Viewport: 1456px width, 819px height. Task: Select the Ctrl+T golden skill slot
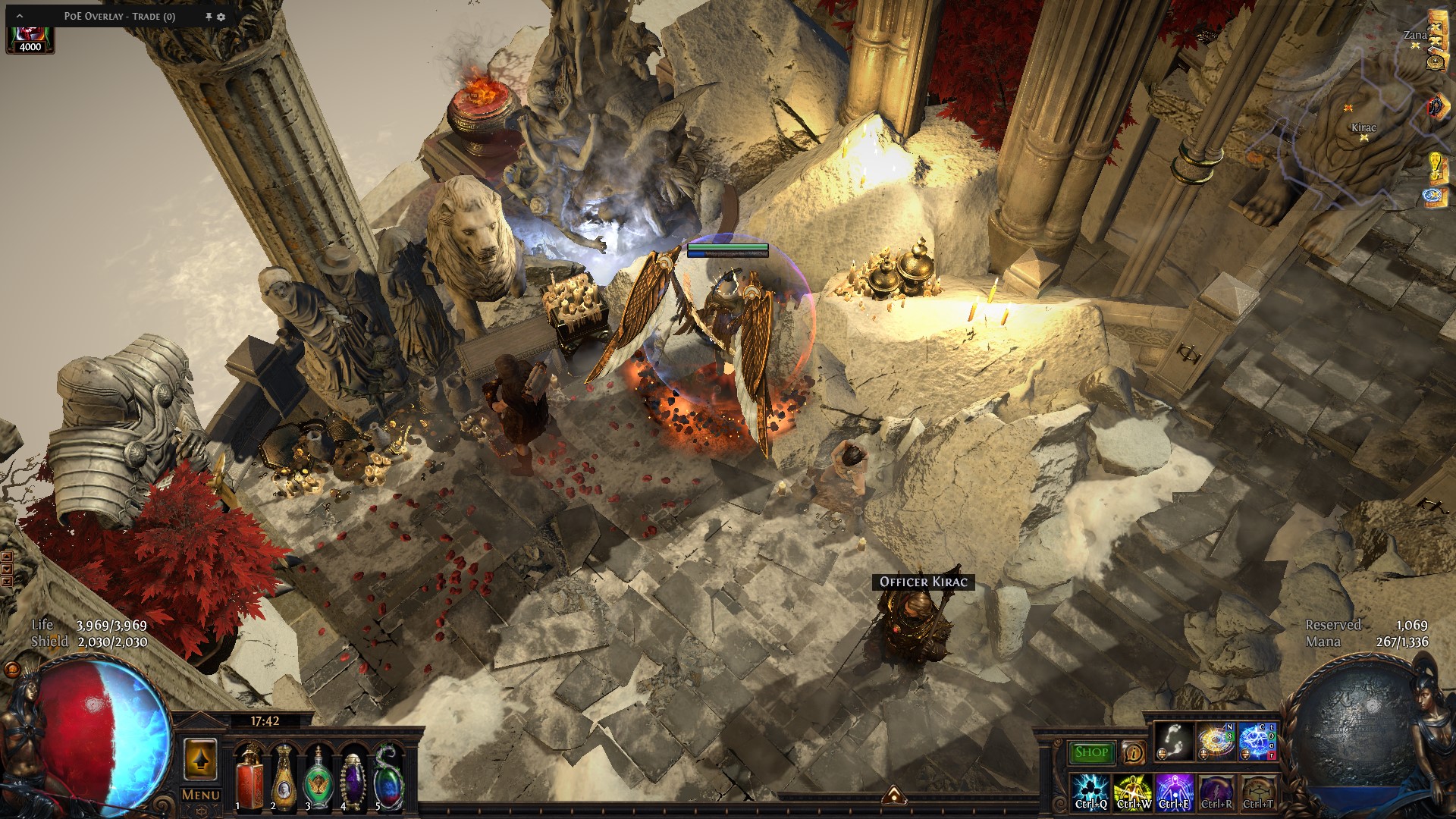coord(1258,792)
